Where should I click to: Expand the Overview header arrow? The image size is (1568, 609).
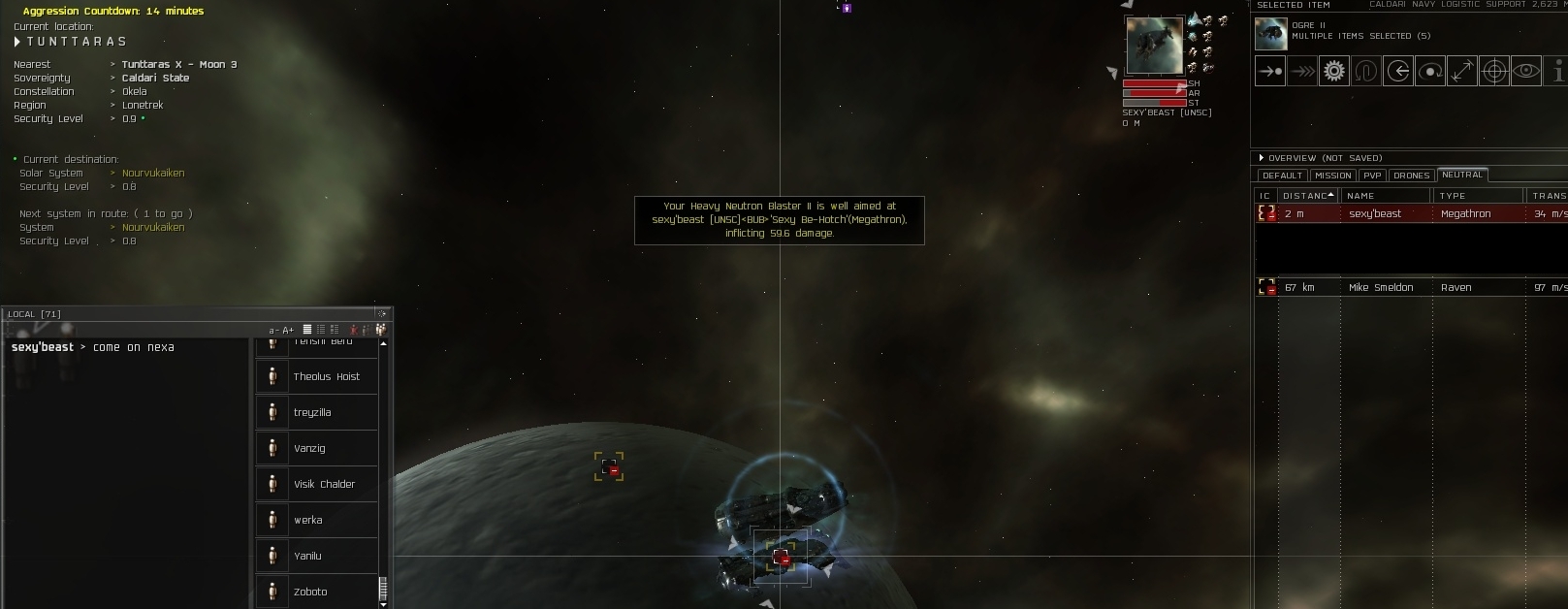click(x=1261, y=158)
